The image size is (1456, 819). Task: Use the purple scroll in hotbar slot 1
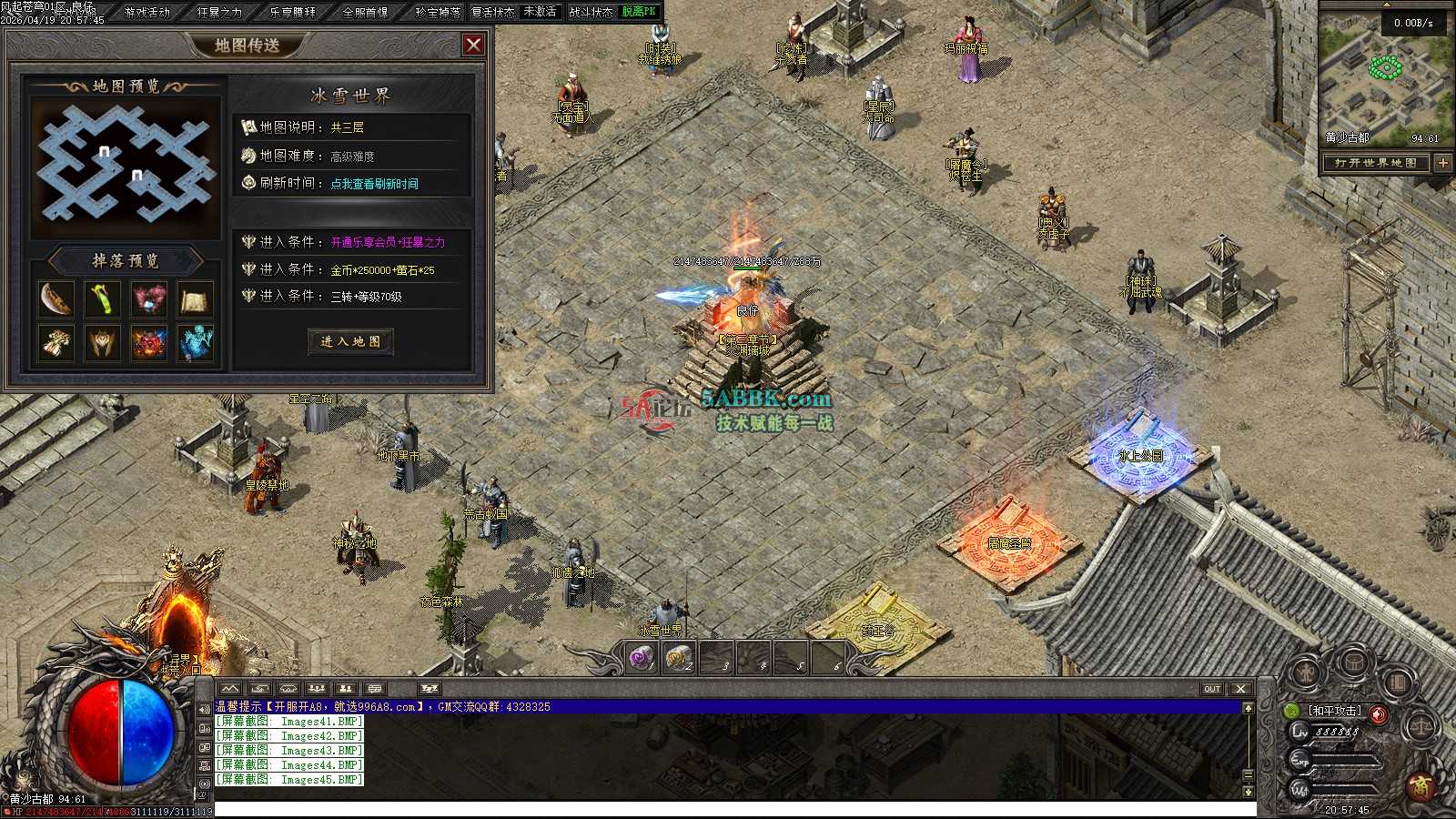(643, 657)
